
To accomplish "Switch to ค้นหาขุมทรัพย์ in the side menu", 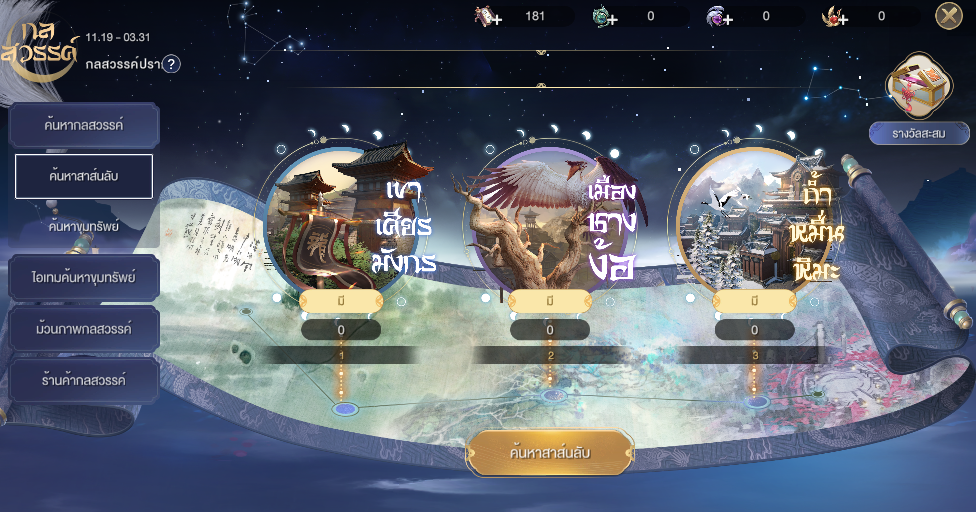I will click(x=84, y=227).
